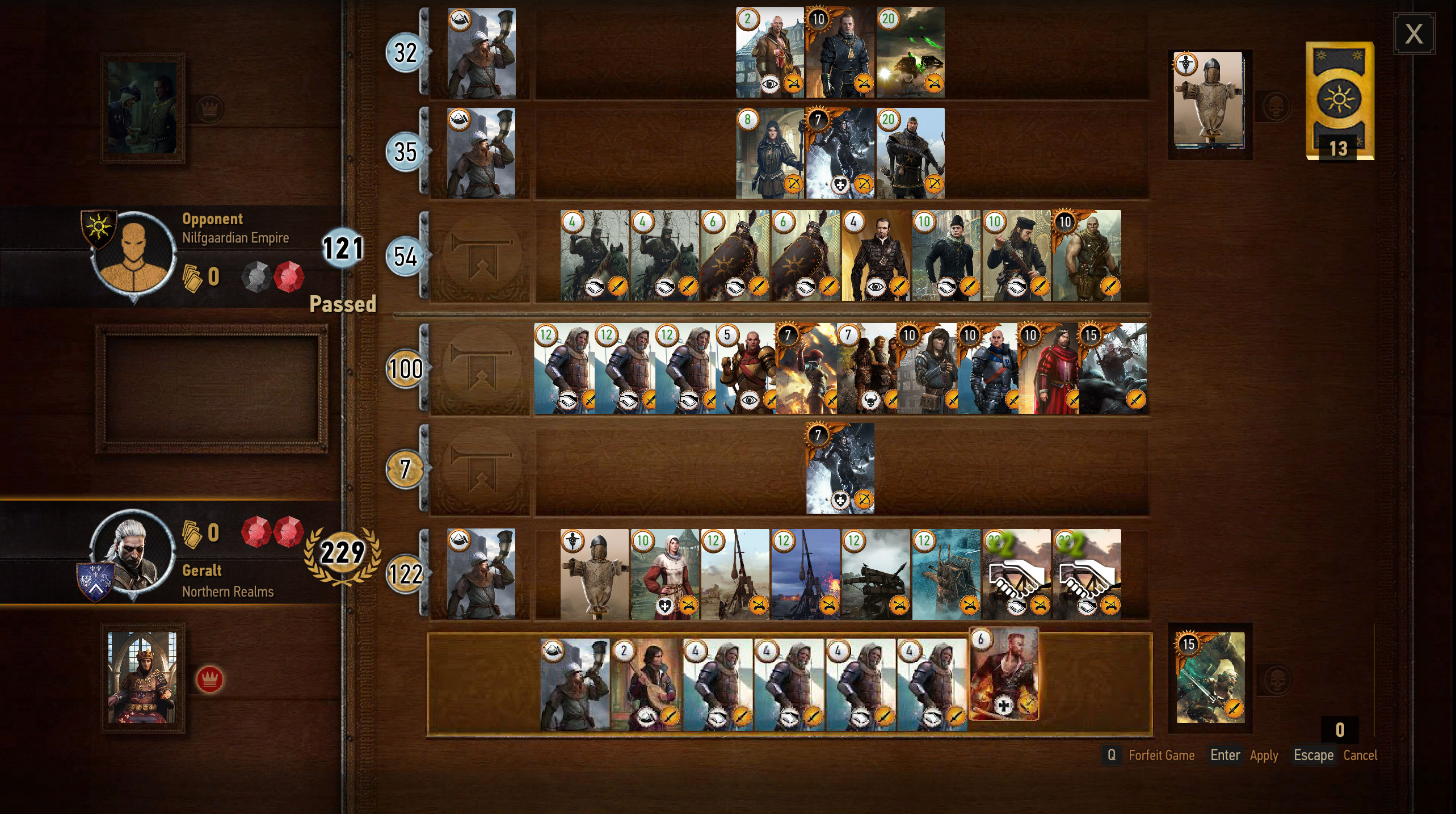Viewport: 1456px width, 814px height.
Task: Click the greyed-out gem next to the opponent's score
Action: coord(258,276)
